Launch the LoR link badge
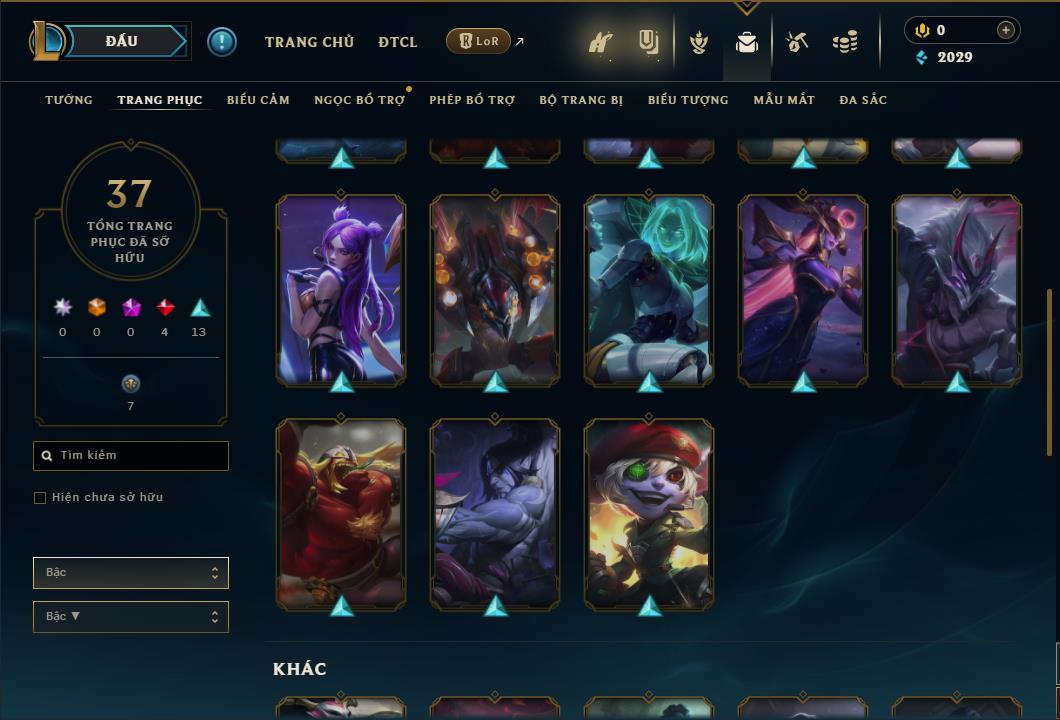Image resolution: width=1060 pixels, height=720 pixels. (479, 41)
